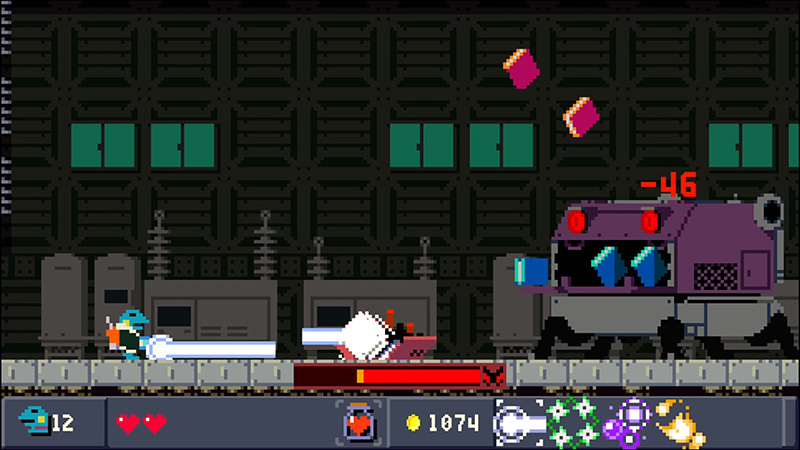This screenshot has height=450, width=800.
Task: Select the white laser blaster weapon
Action: [519, 422]
